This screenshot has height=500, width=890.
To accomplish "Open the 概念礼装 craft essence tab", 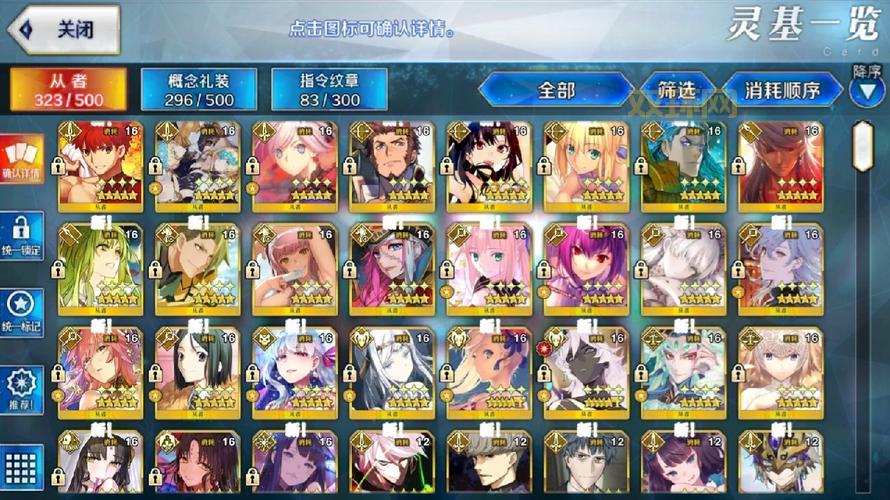I will [199, 90].
